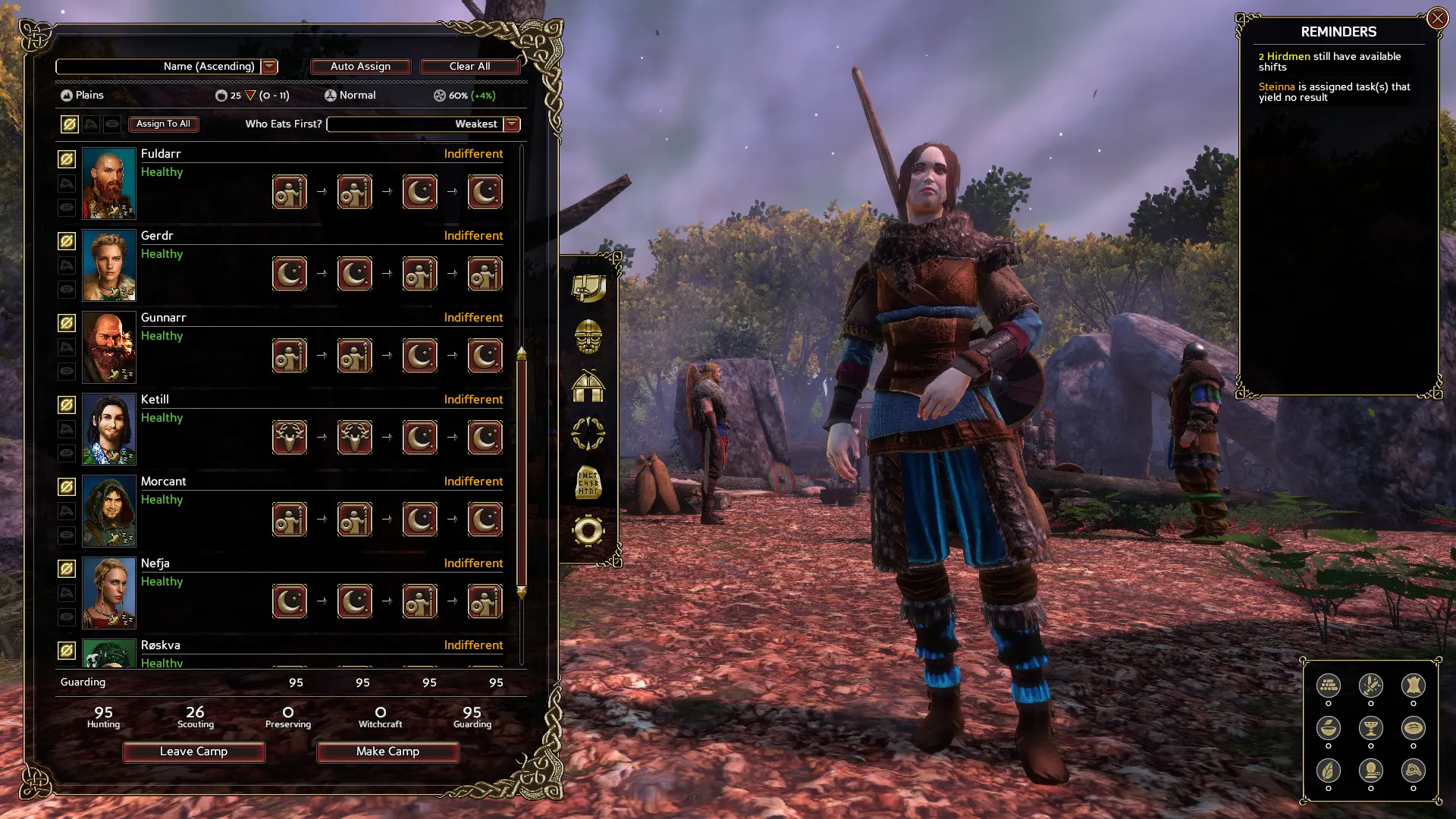Viewport: 1456px width, 819px height.
Task: Select Nefja's first rest shift slot
Action: (x=290, y=601)
